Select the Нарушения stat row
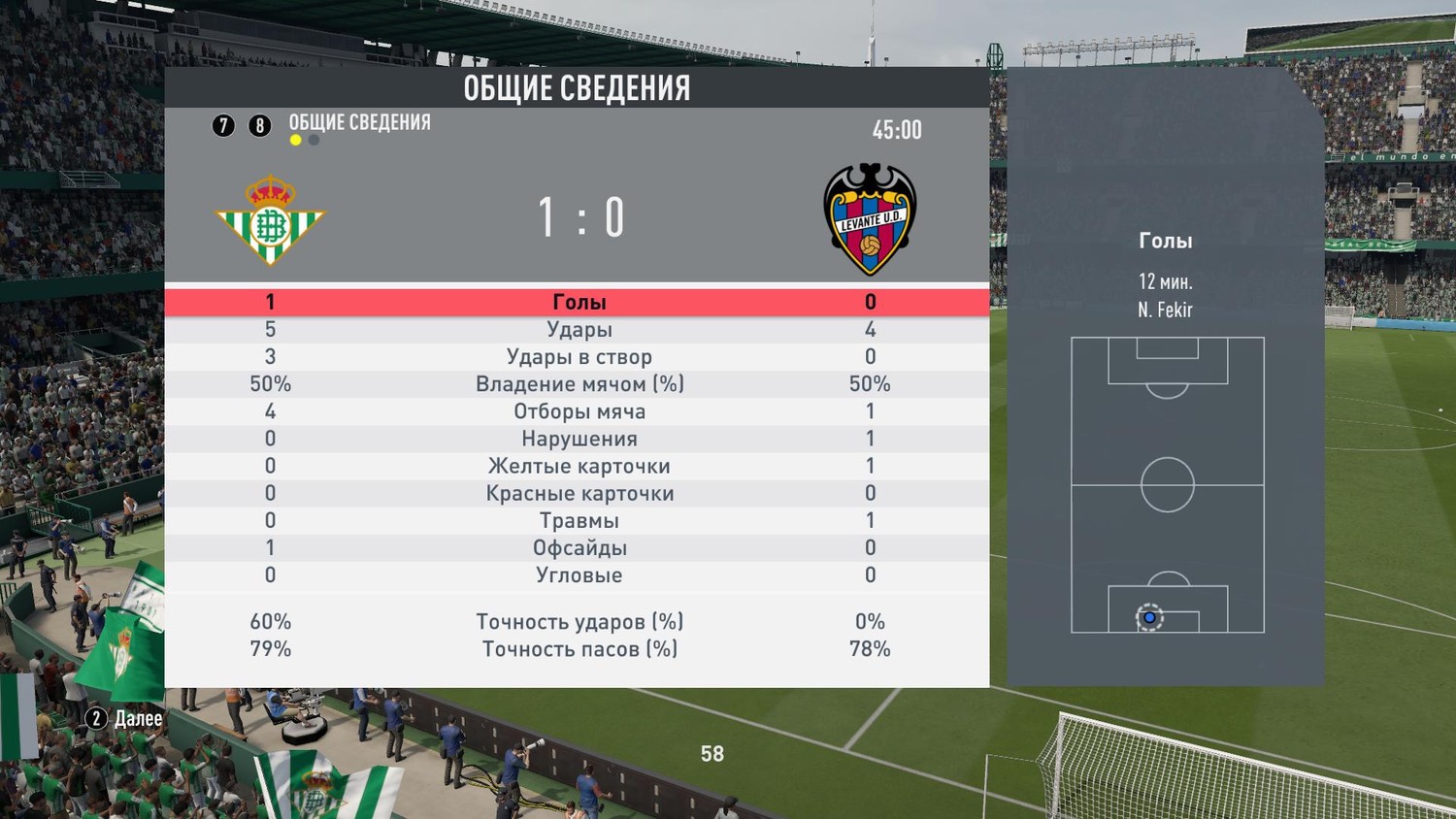The width and height of the screenshot is (1456, 819). (x=579, y=439)
